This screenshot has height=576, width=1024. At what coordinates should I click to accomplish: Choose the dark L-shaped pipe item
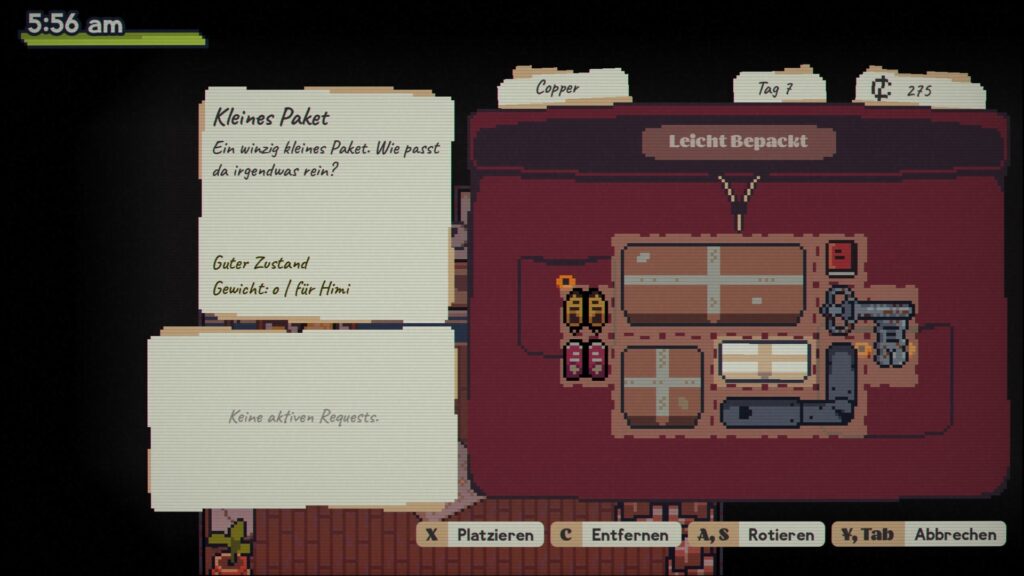tap(800, 399)
